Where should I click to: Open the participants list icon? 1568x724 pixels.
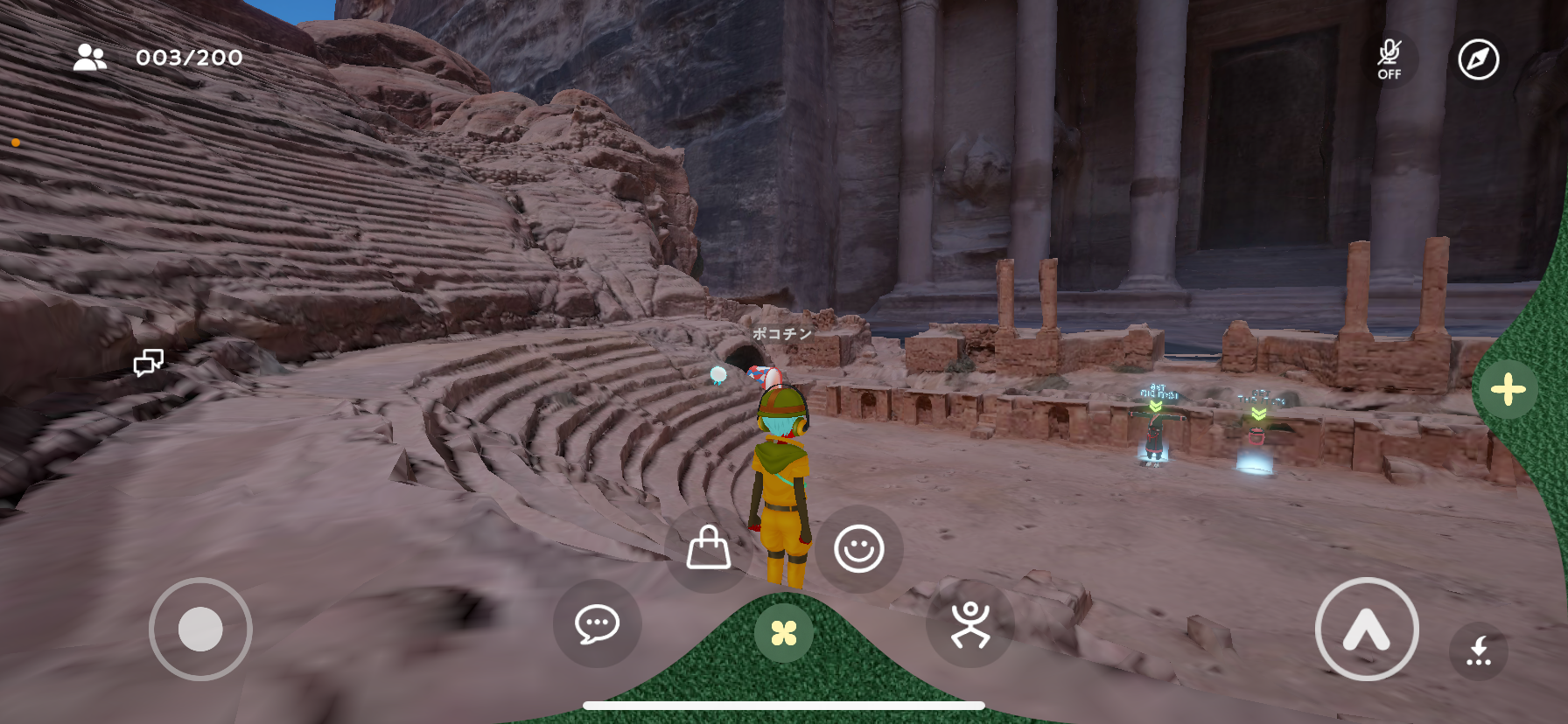[x=89, y=58]
